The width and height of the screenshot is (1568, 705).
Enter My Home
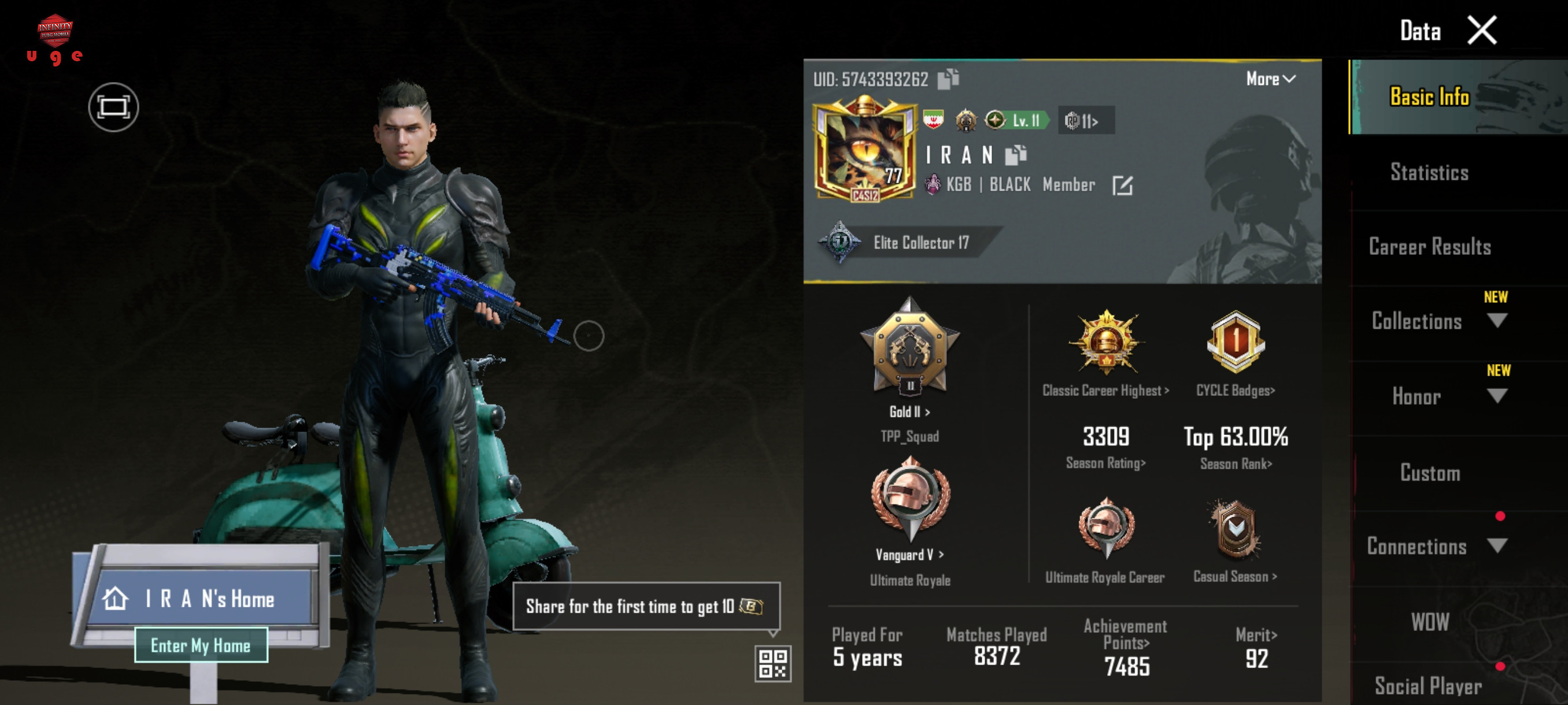point(201,645)
